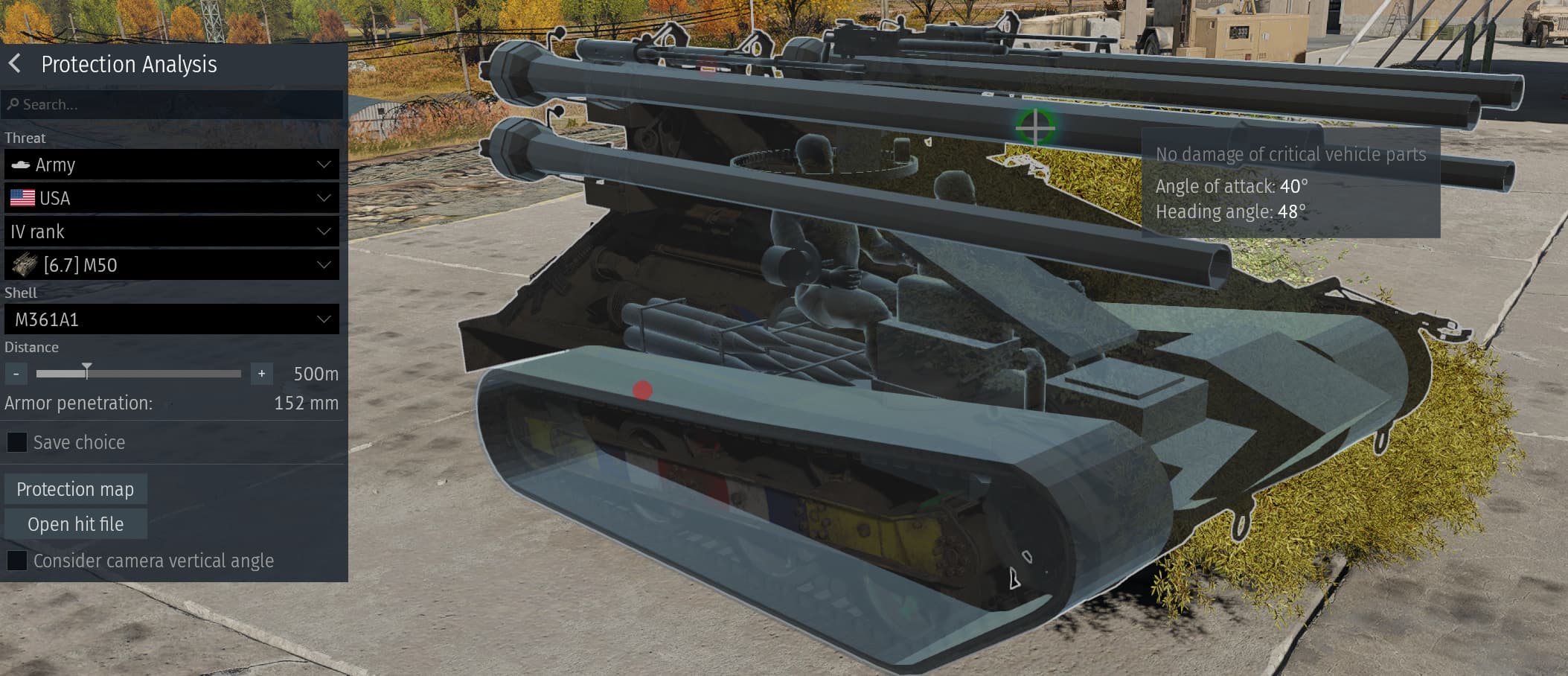This screenshot has height=676, width=1568.
Task: Click the plus button to increase distance
Action: tap(261, 373)
